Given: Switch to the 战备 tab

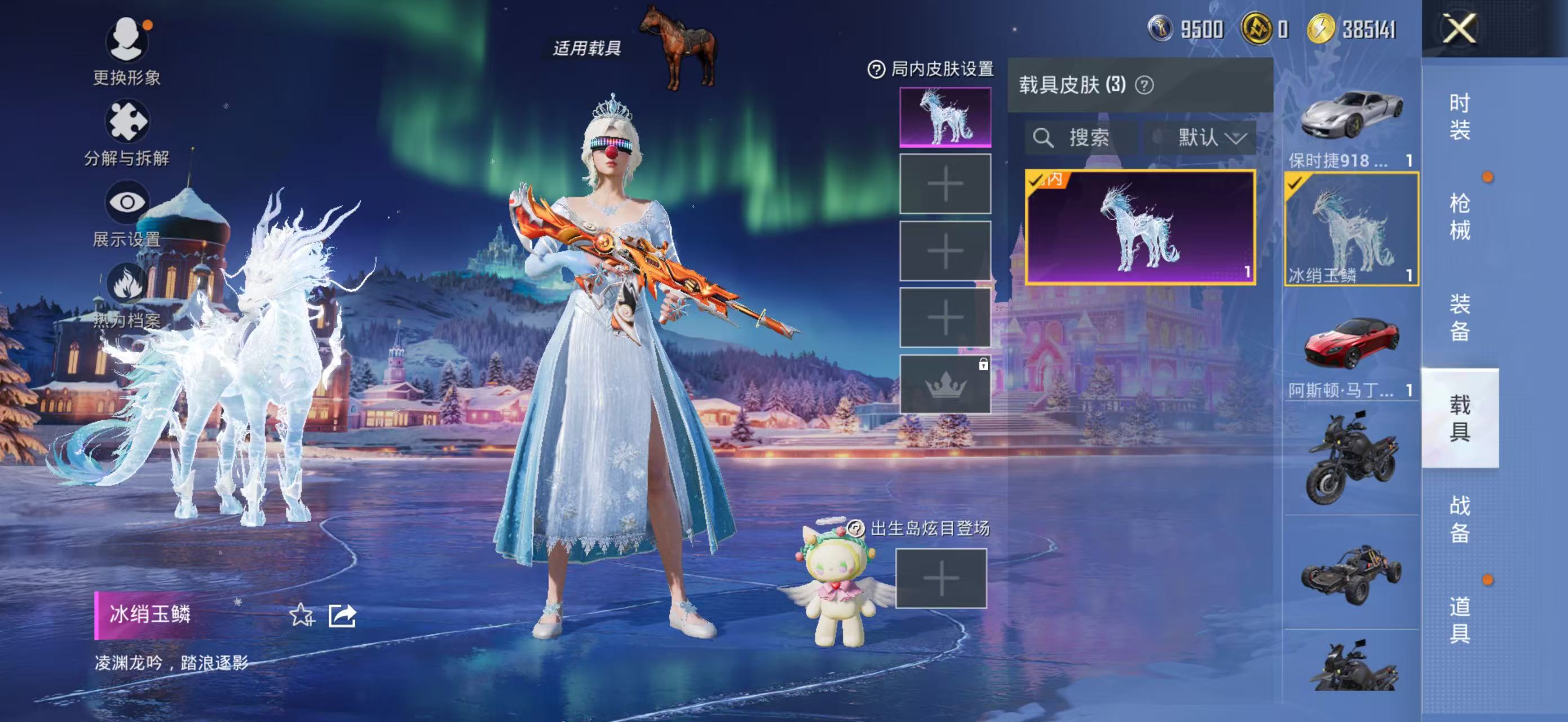Looking at the screenshot, I should (x=1459, y=519).
